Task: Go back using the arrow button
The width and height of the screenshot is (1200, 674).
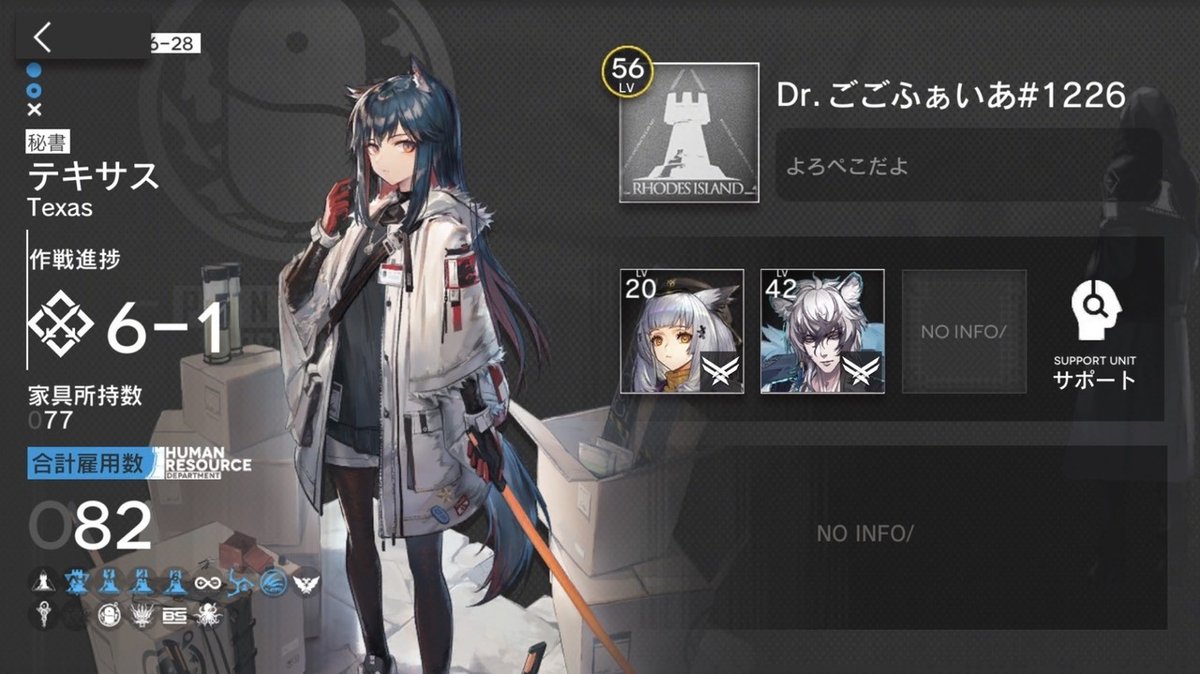Action: click(x=42, y=38)
